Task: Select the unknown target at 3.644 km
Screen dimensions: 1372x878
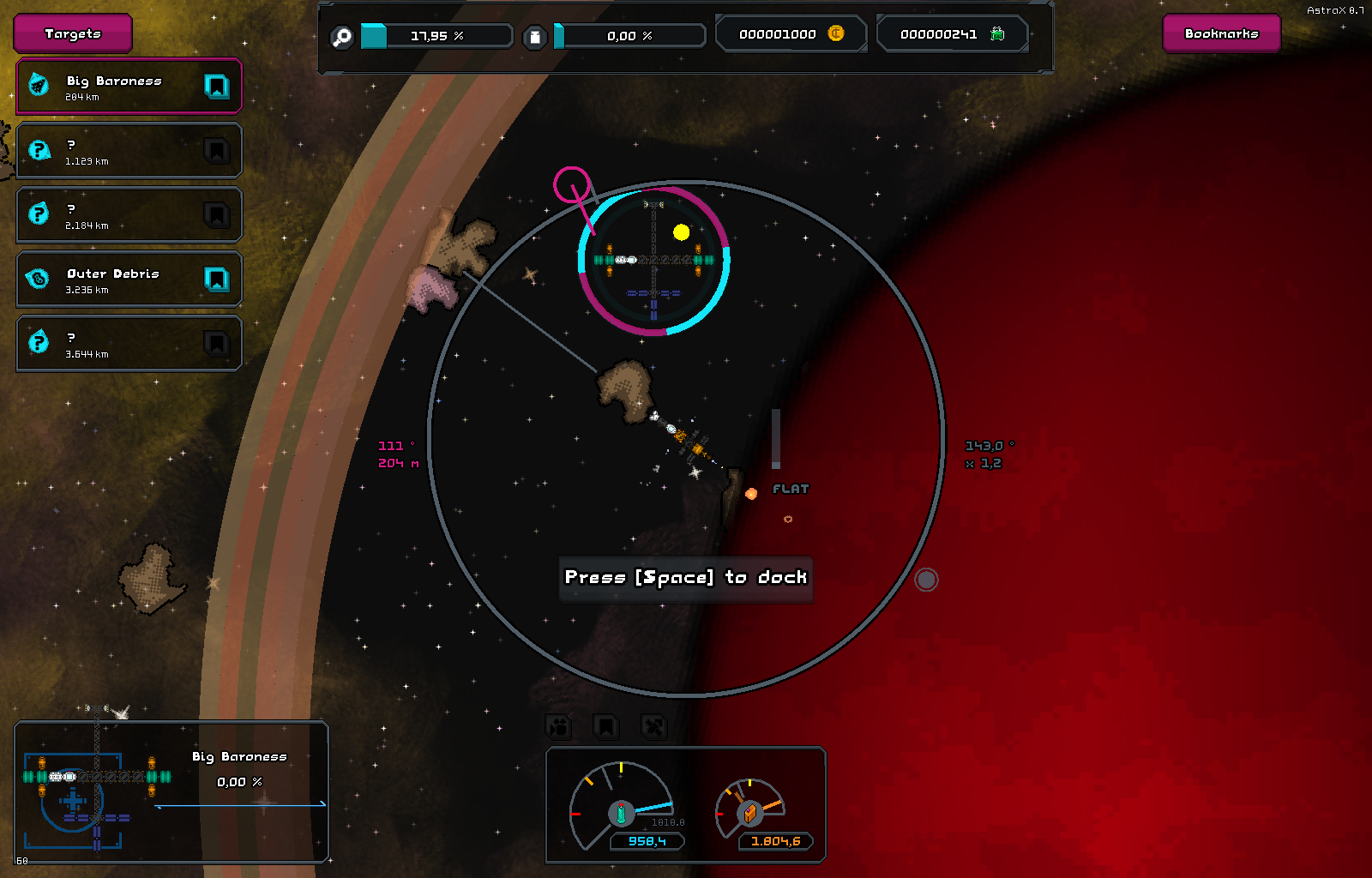Action: click(x=111, y=344)
